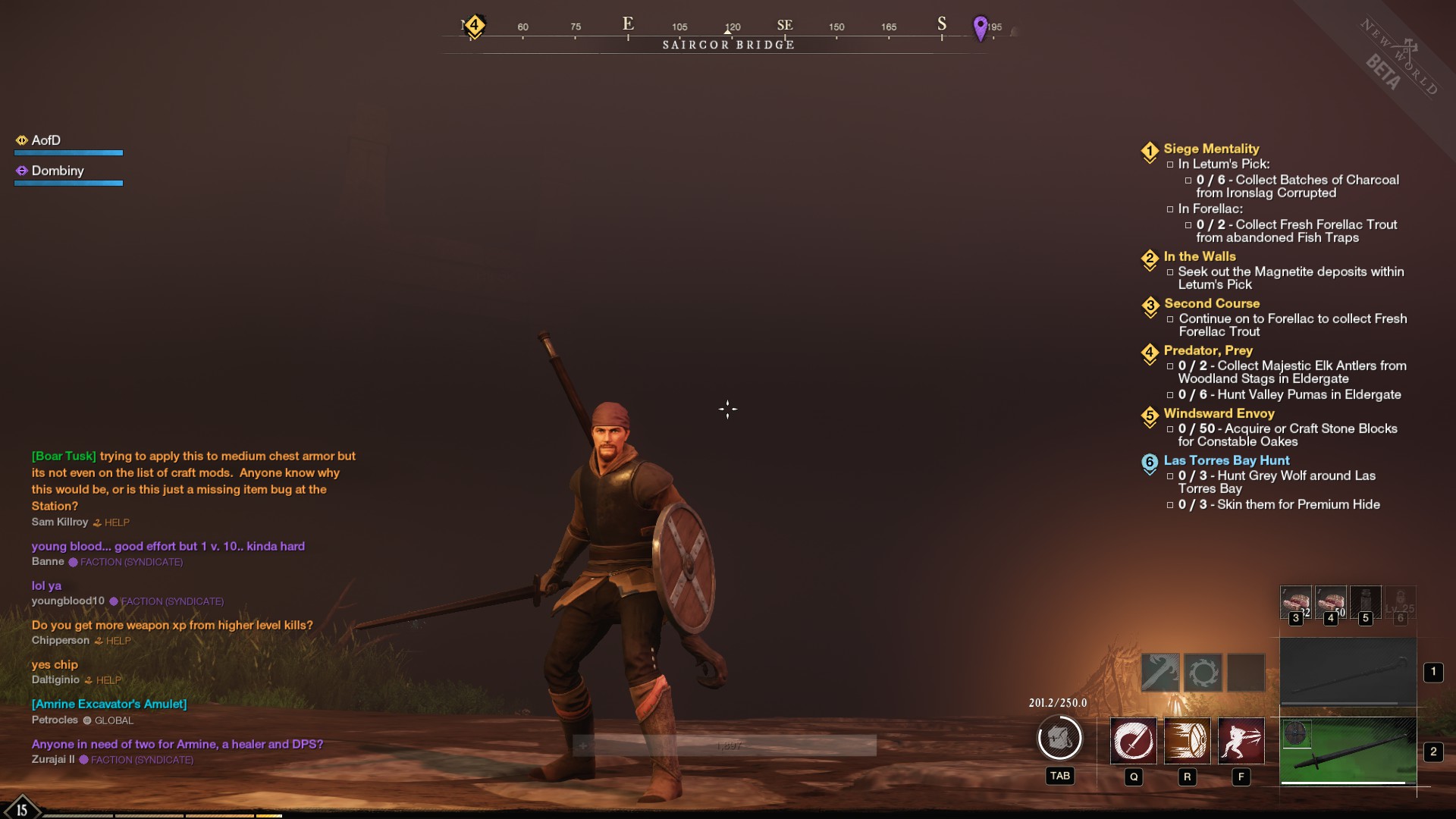Open the Siege Mentality quest entry

click(x=1211, y=149)
